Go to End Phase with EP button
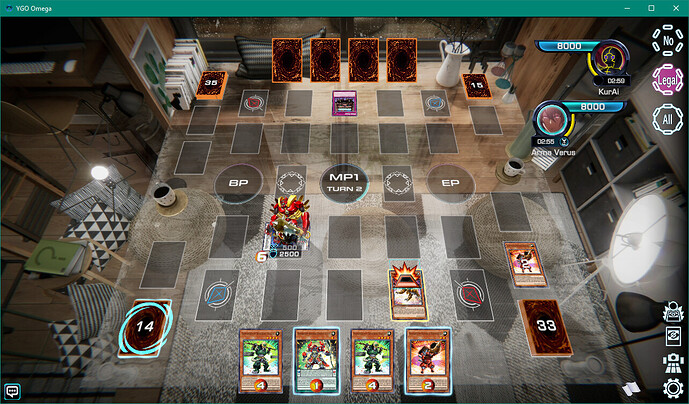Viewport: 689px width, 404px height. tap(444, 182)
